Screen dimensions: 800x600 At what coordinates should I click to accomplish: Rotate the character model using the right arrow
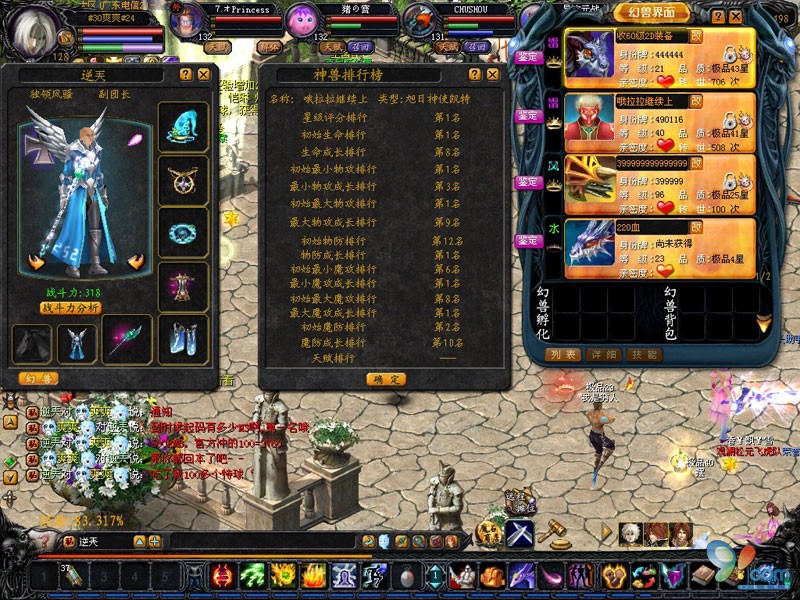(139, 262)
